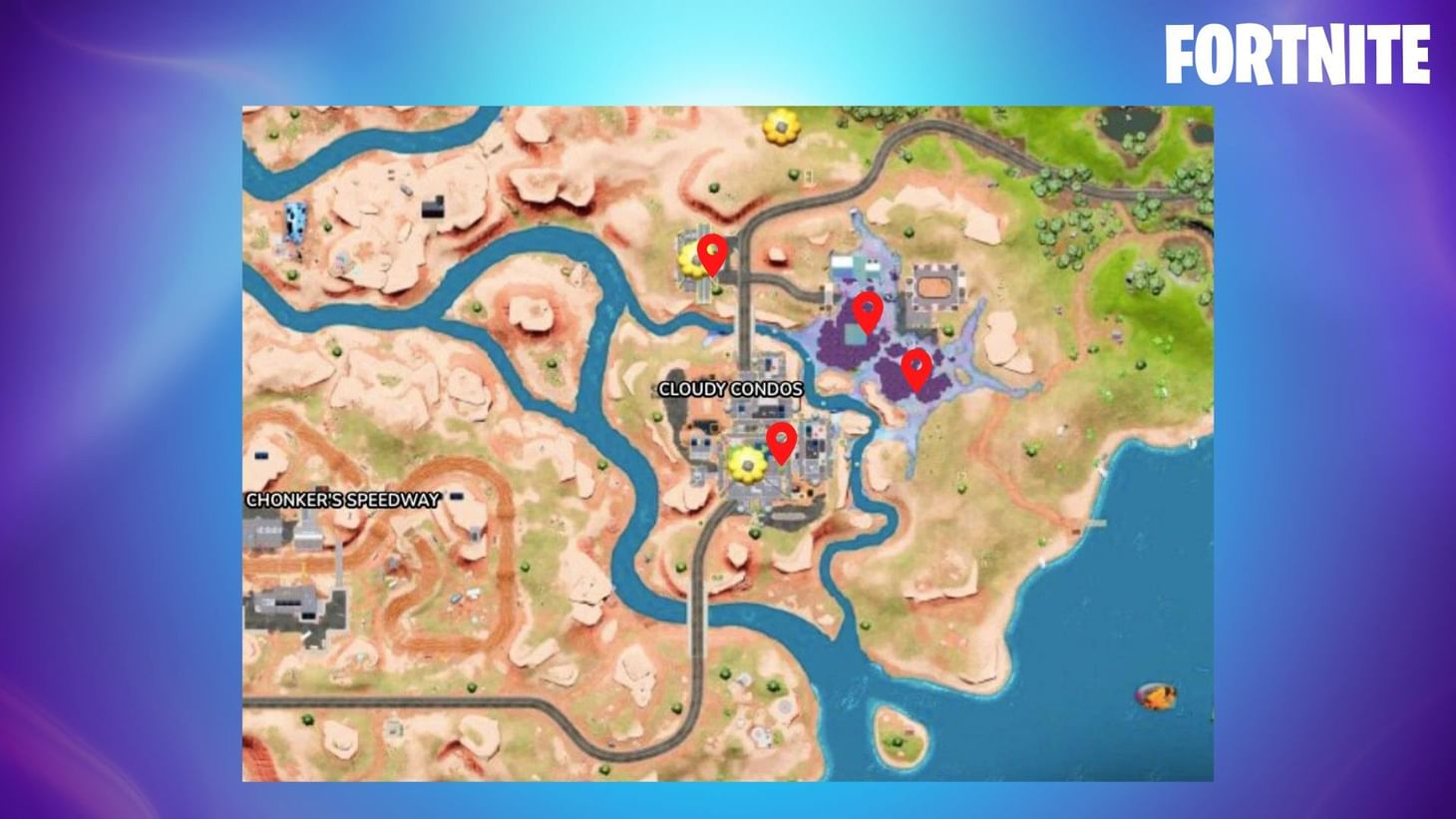Click the CLOUDY CONDOS location label
Screen dimensions: 1456x819
pyautogui.click(x=729, y=389)
